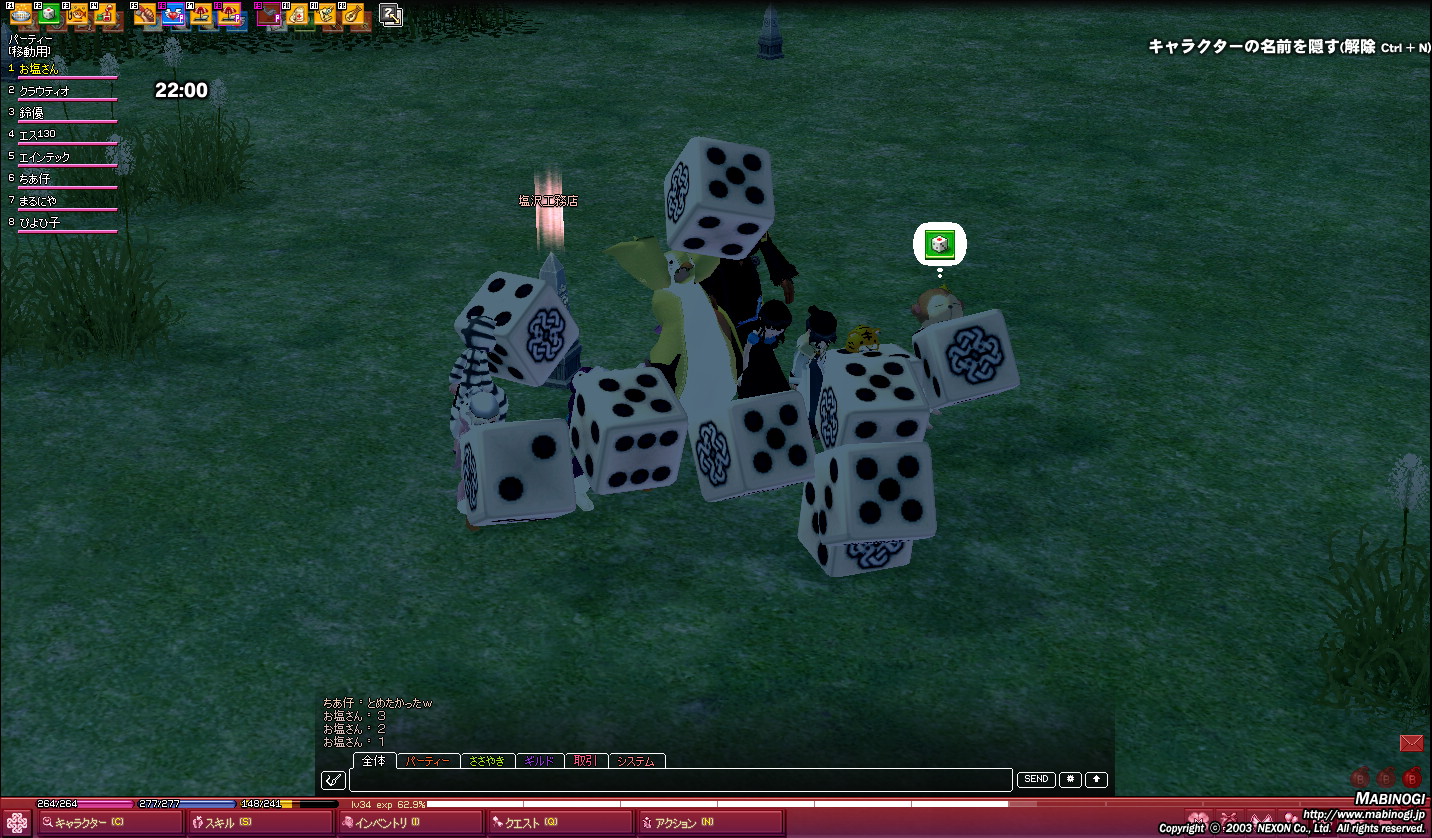Open the キャラクター character window
This screenshot has width=1432, height=838.
[90, 823]
